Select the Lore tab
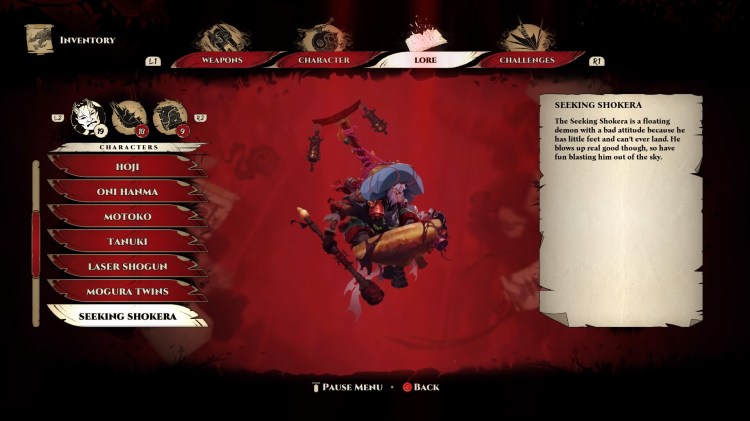 click(x=425, y=60)
